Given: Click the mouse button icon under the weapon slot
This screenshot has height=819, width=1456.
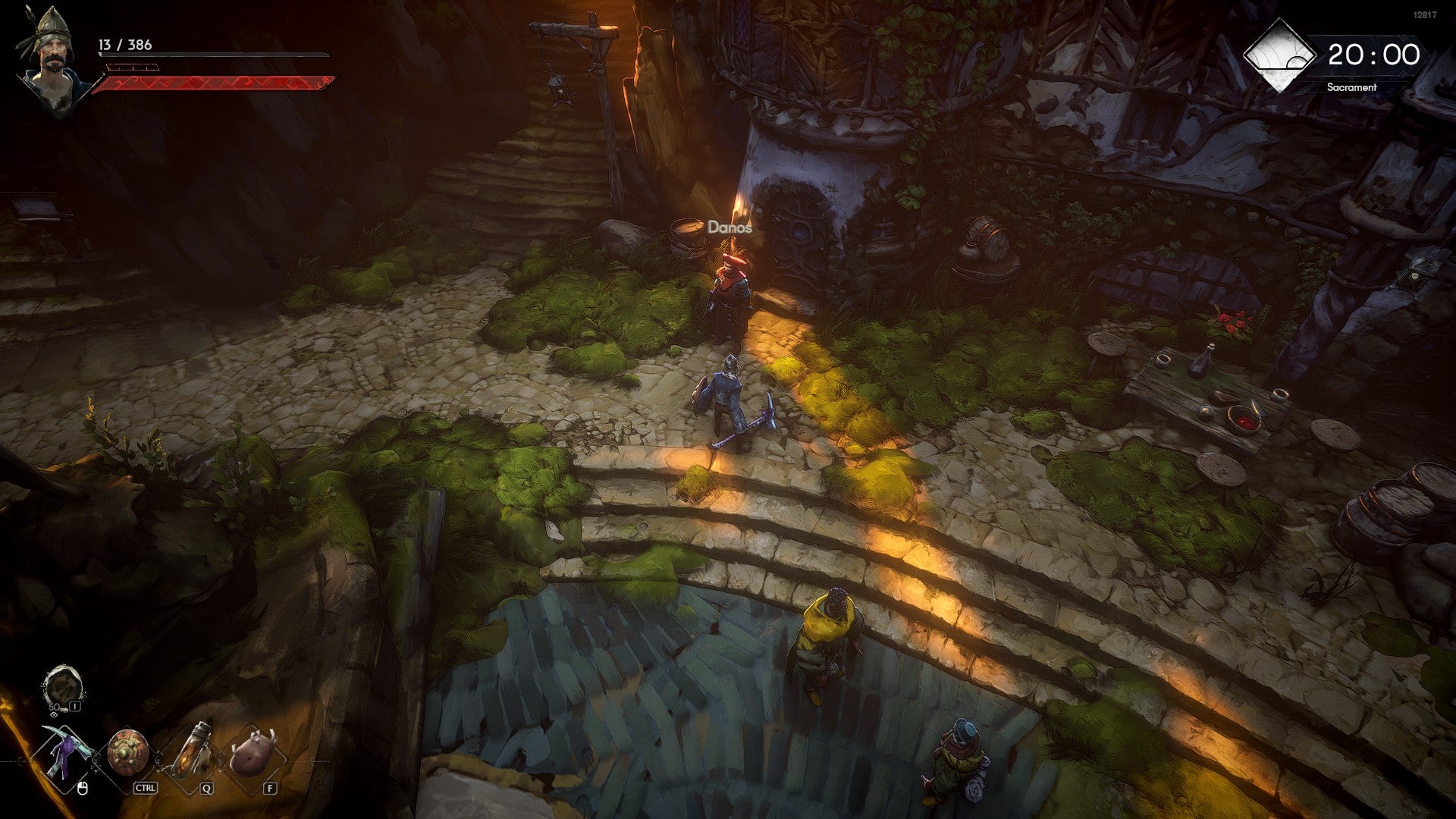Looking at the screenshot, I should [x=82, y=789].
